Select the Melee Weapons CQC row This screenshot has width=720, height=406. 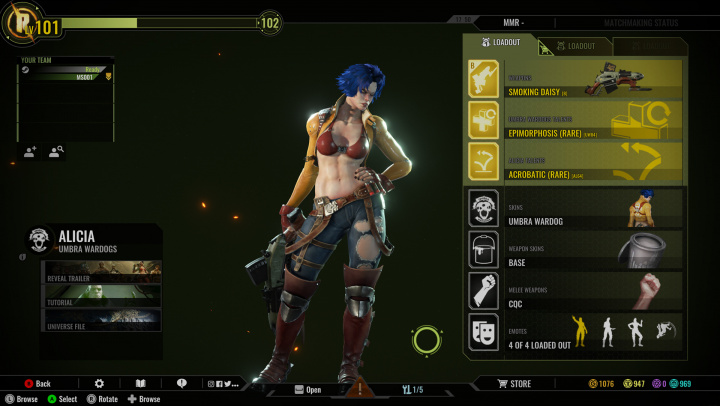pyautogui.click(x=575, y=291)
